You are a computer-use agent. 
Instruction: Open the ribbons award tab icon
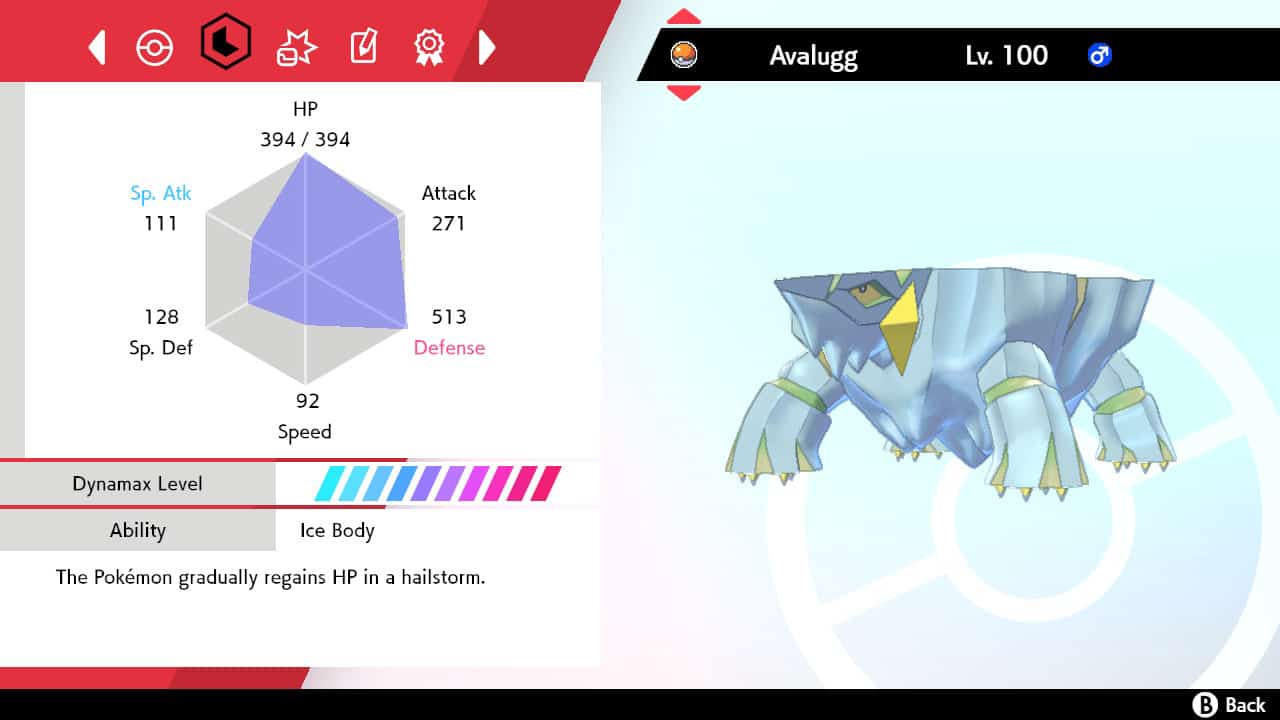(x=429, y=46)
